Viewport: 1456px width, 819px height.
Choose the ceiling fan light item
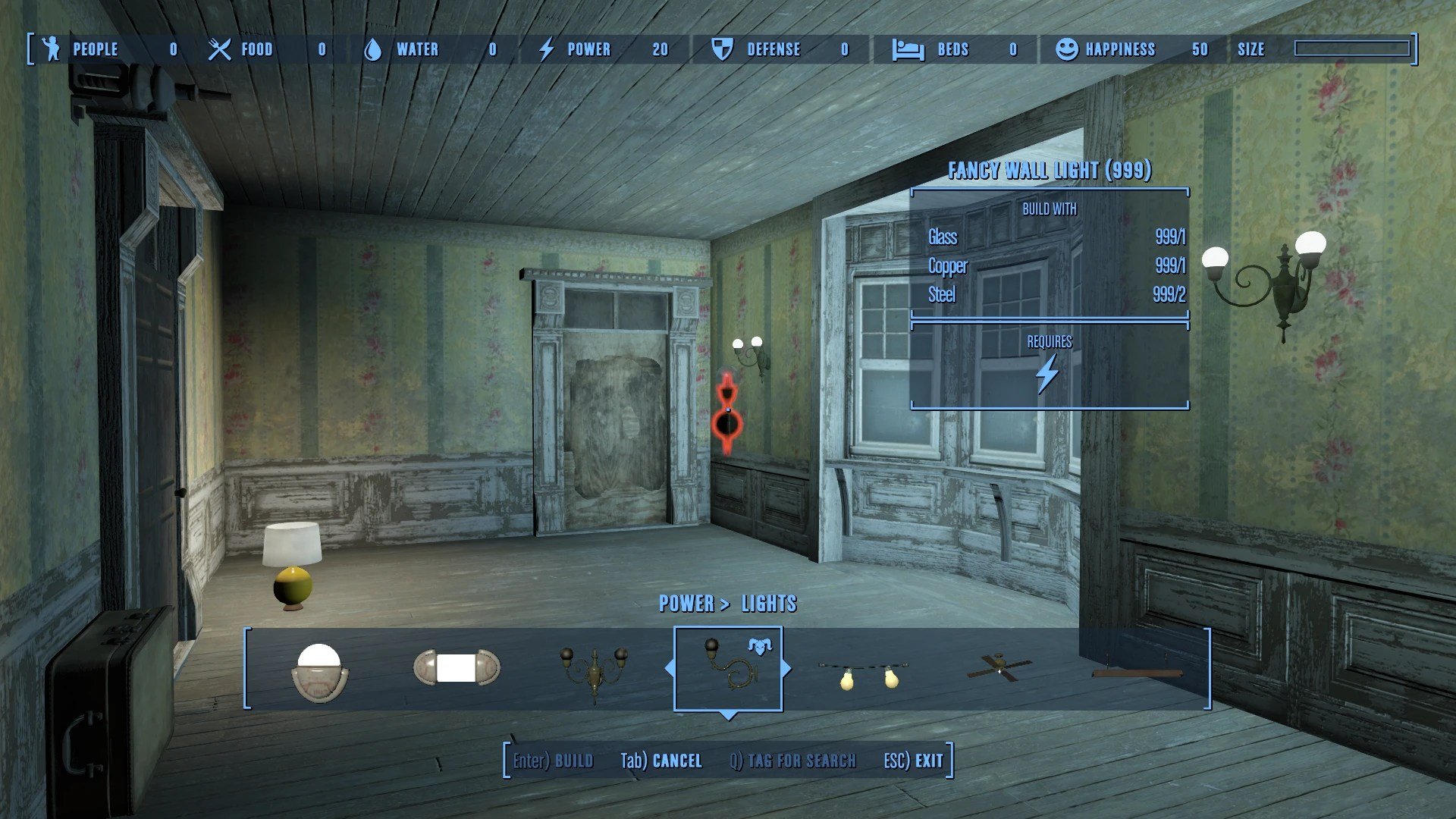point(1000,667)
